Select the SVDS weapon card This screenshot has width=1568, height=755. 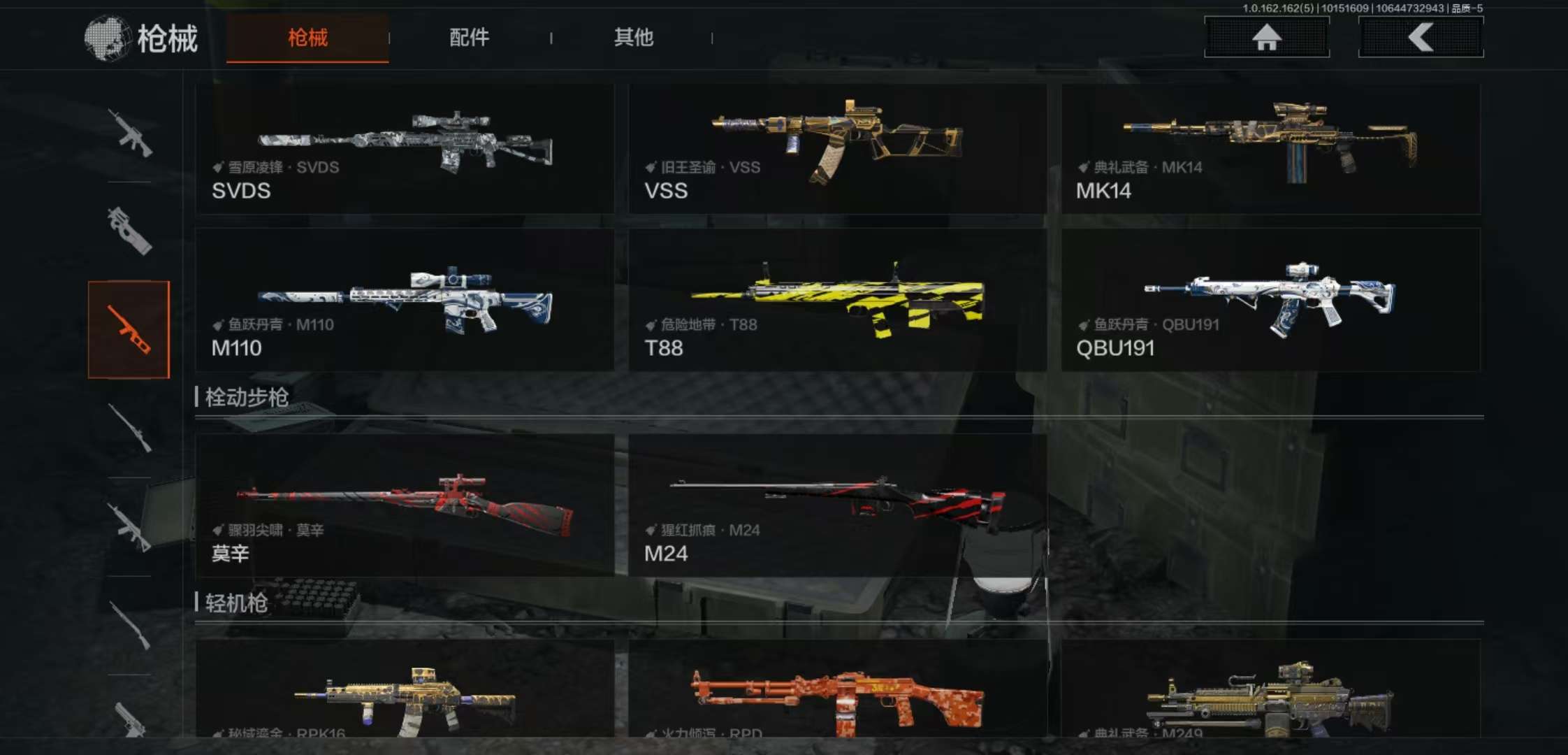[x=405, y=149]
